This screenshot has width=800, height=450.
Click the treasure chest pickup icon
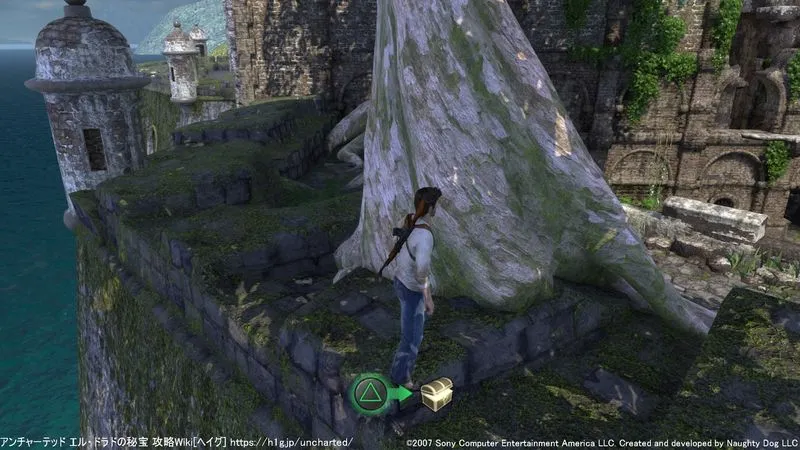(x=437, y=395)
